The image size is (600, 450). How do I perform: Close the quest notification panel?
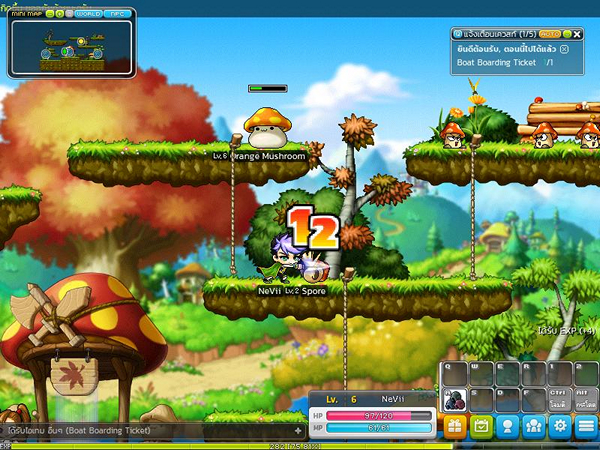[x=577, y=33]
